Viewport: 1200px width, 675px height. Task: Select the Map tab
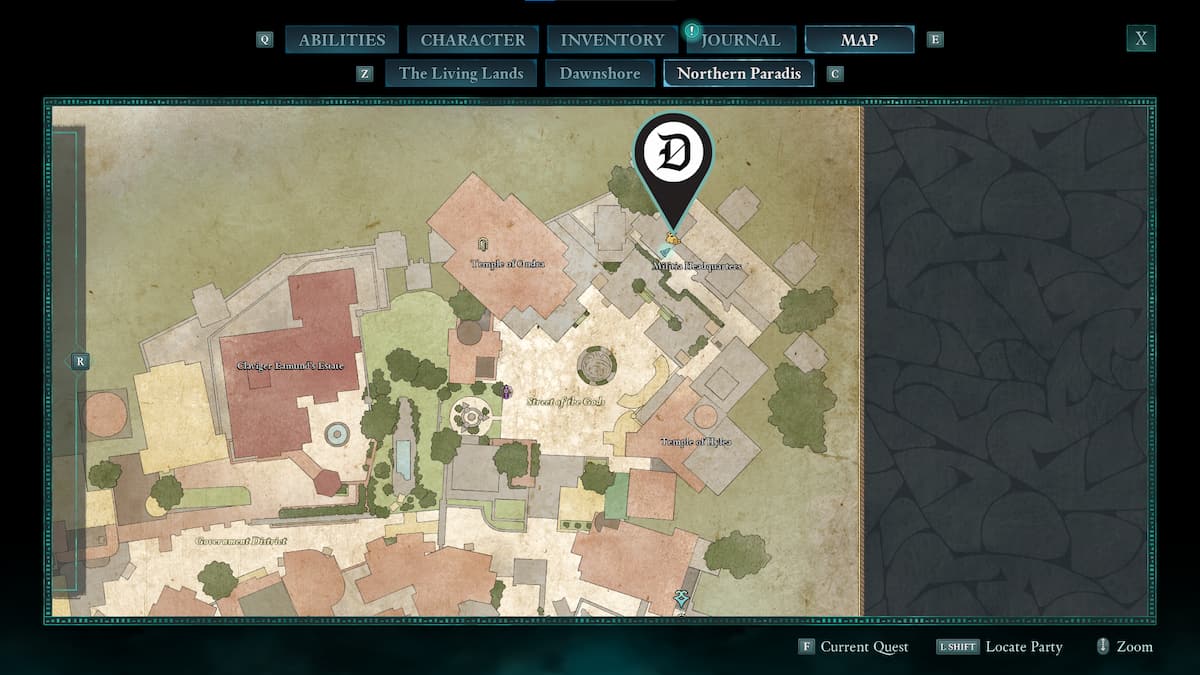click(x=859, y=40)
